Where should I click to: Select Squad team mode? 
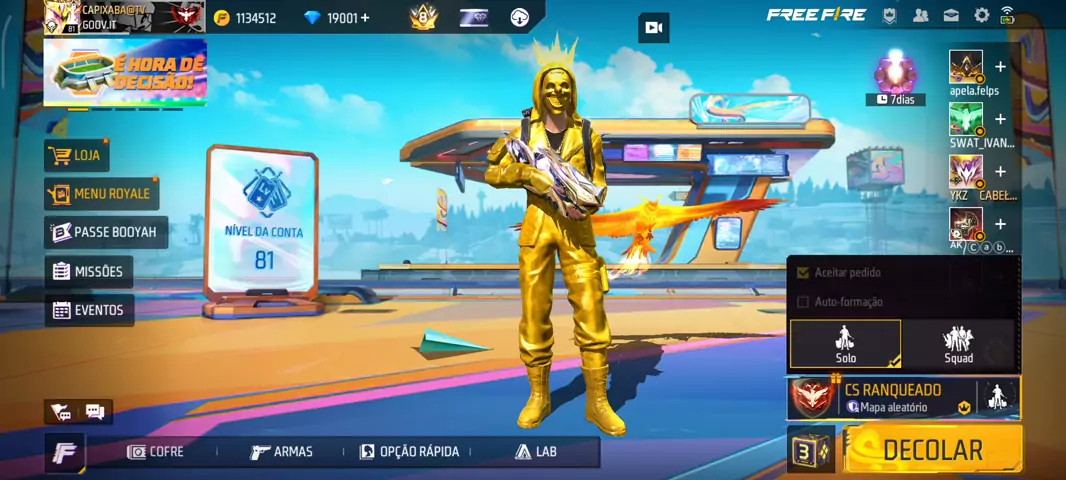point(958,344)
